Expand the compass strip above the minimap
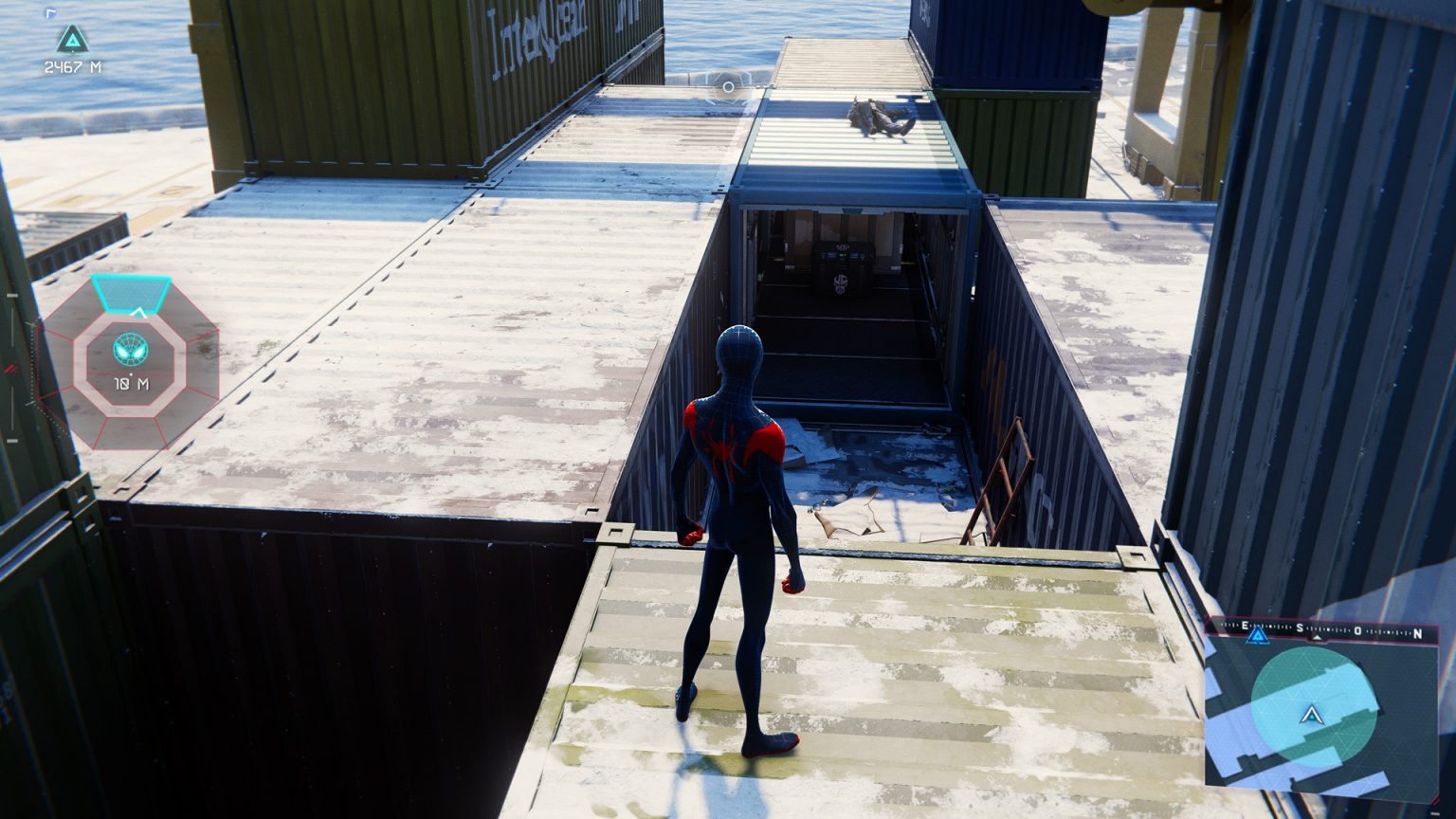Image resolution: width=1456 pixels, height=819 pixels. 1322,628
